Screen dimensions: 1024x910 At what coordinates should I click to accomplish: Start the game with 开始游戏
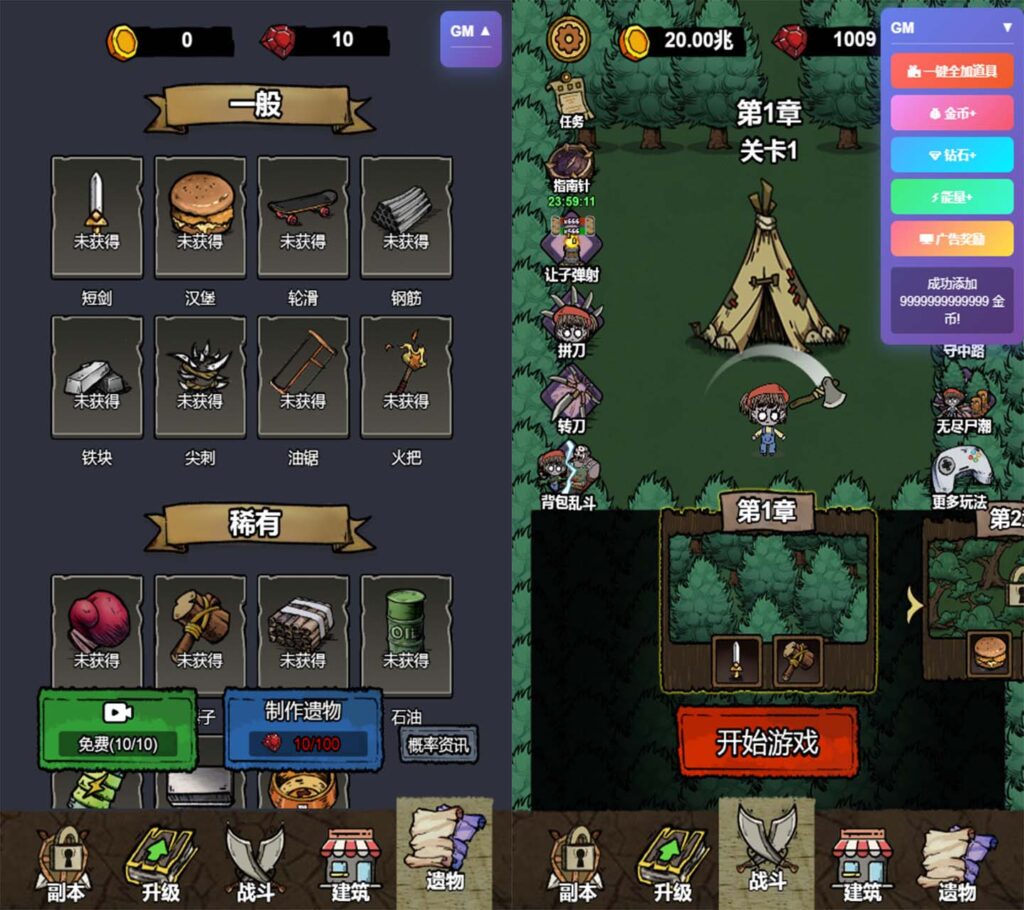coord(767,741)
